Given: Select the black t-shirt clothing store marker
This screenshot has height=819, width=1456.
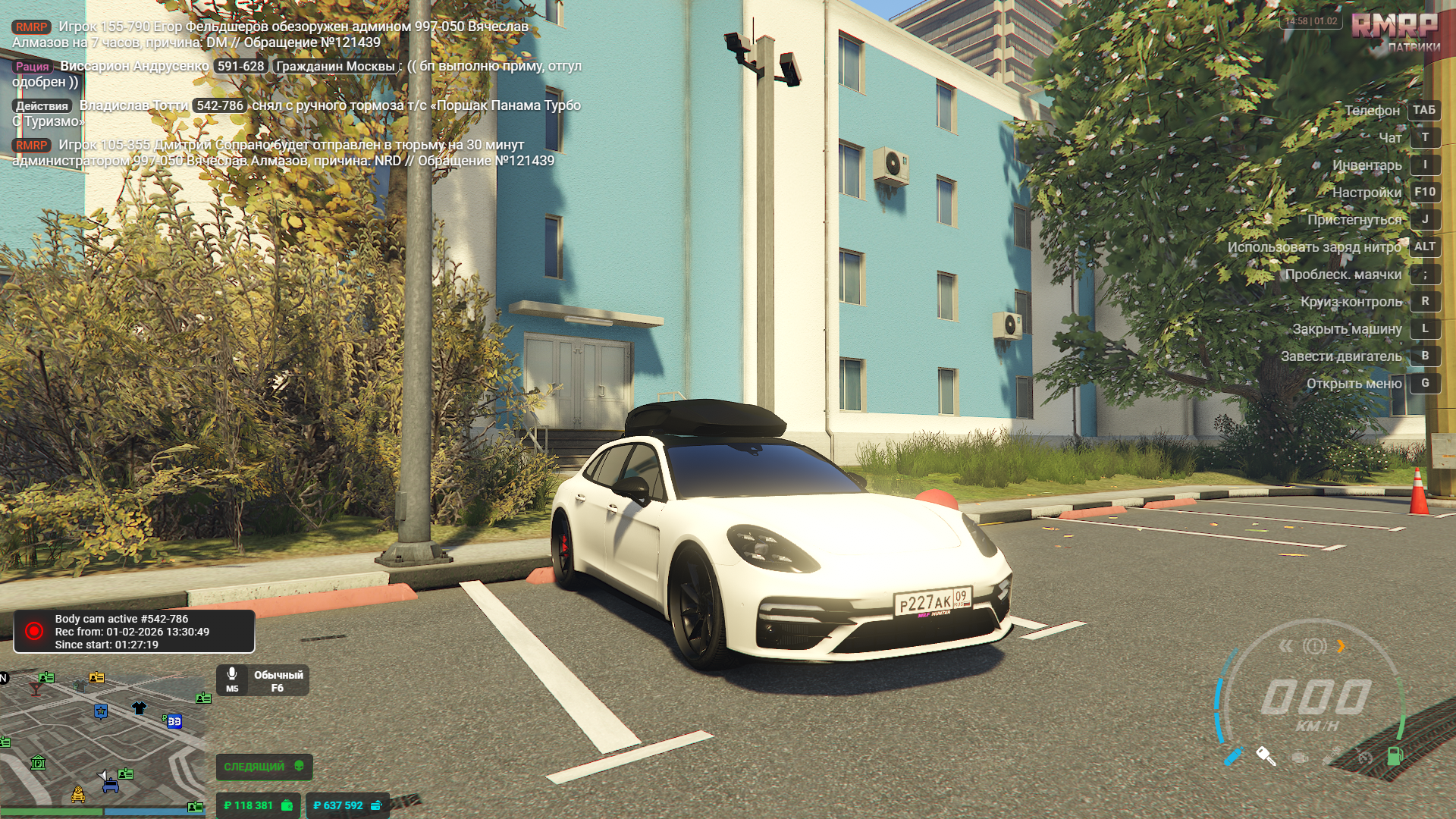Looking at the screenshot, I should pos(139,708).
